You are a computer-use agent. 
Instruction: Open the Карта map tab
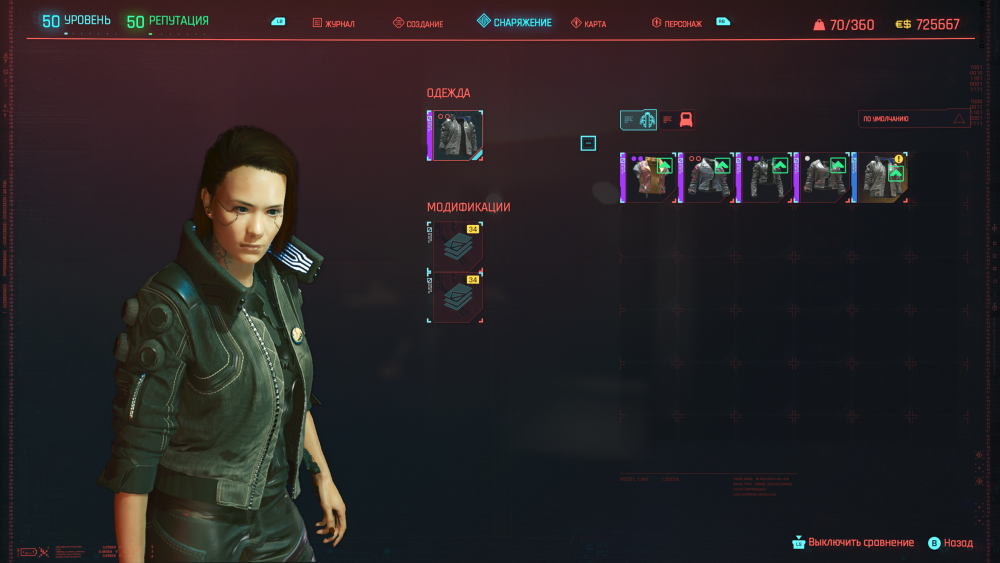point(588,23)
